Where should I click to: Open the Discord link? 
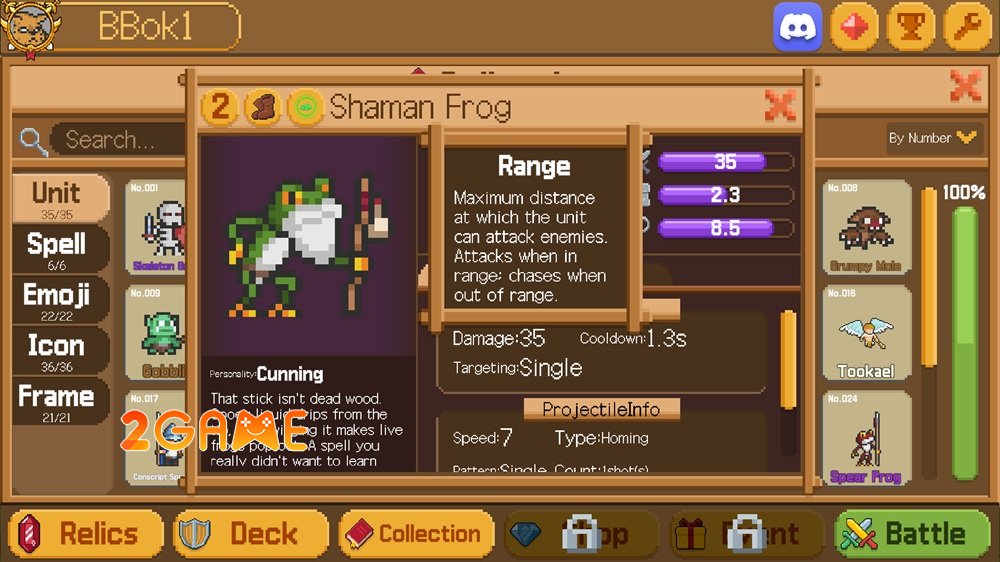point(797,27)
